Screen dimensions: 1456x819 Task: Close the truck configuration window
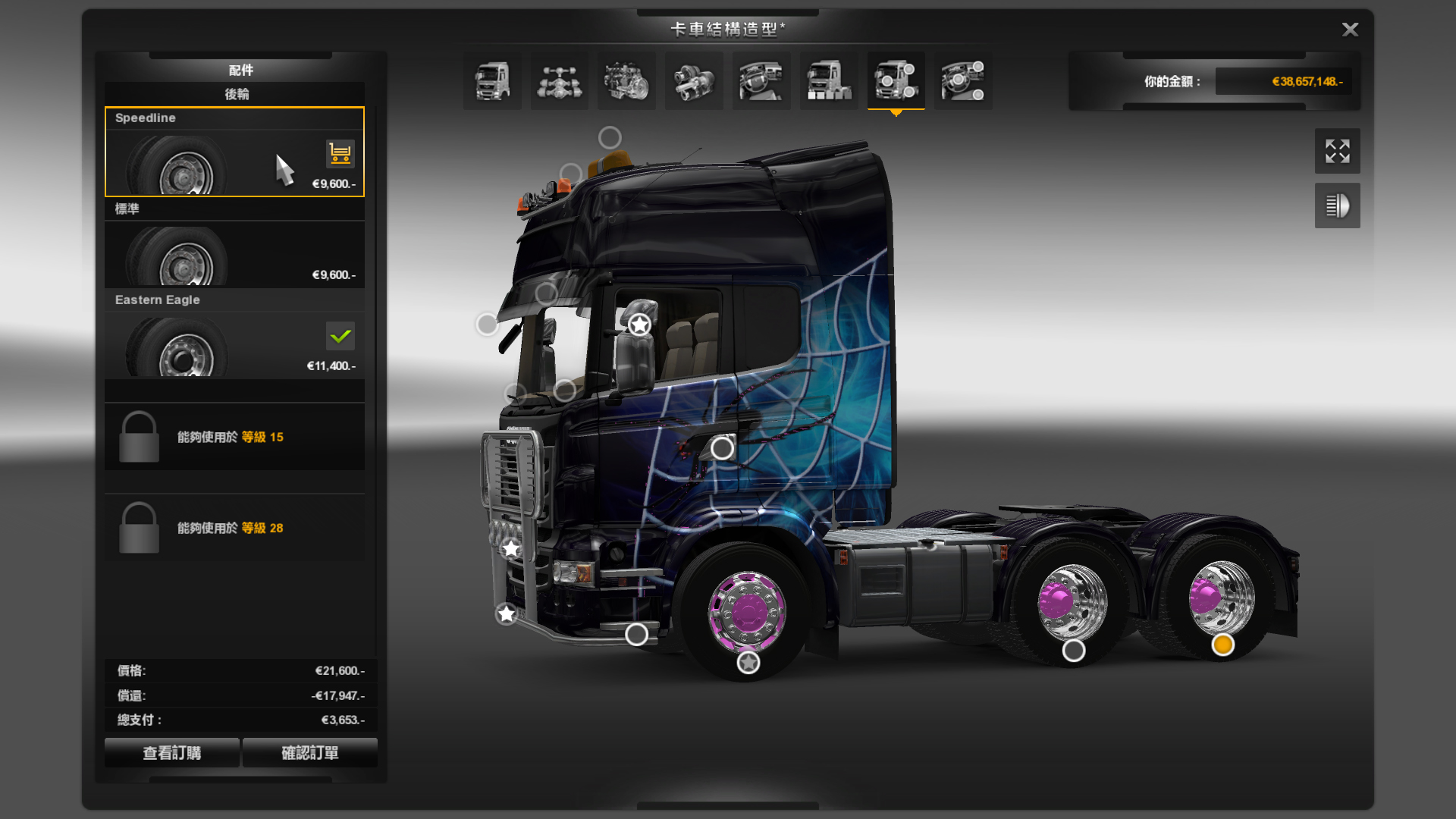pos(1350,30)
